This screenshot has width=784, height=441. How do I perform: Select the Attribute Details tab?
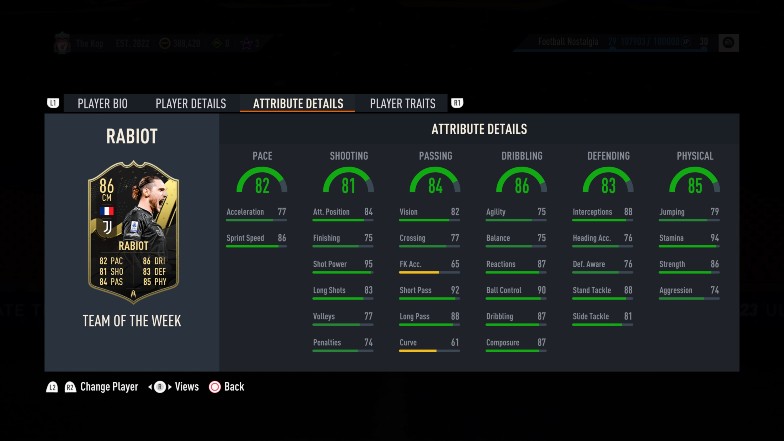point(298,103)
